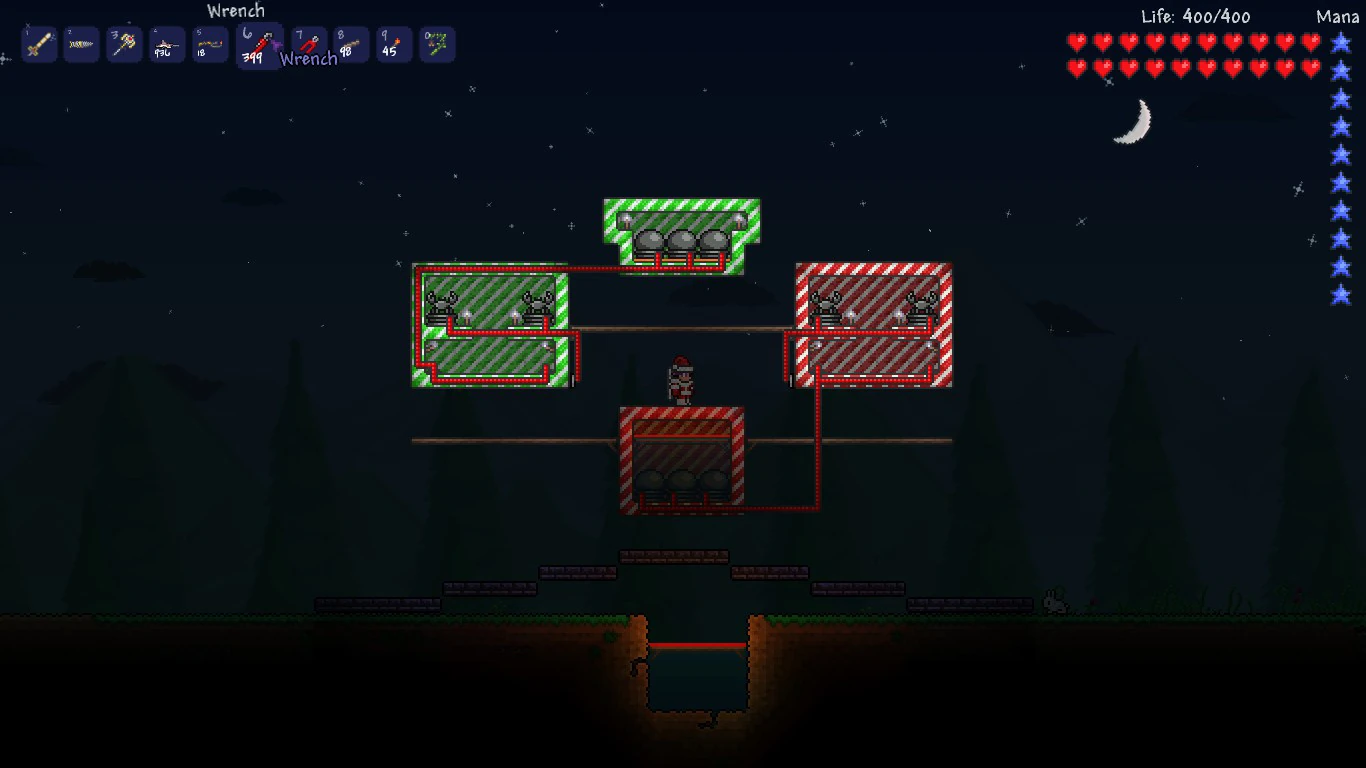This screenshot has height=768, width=1366.
Task: Pick the chain item in hotbar slot 5
Action: click(209, 44)
